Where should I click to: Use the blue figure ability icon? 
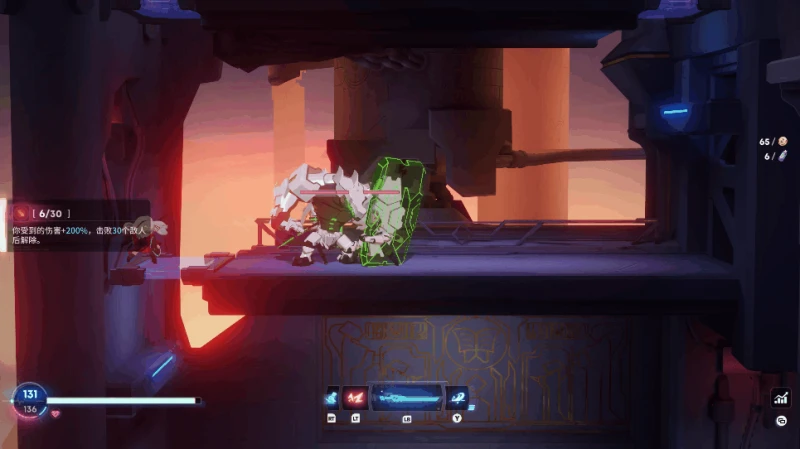pyautogui.click(x=331, y=397)
